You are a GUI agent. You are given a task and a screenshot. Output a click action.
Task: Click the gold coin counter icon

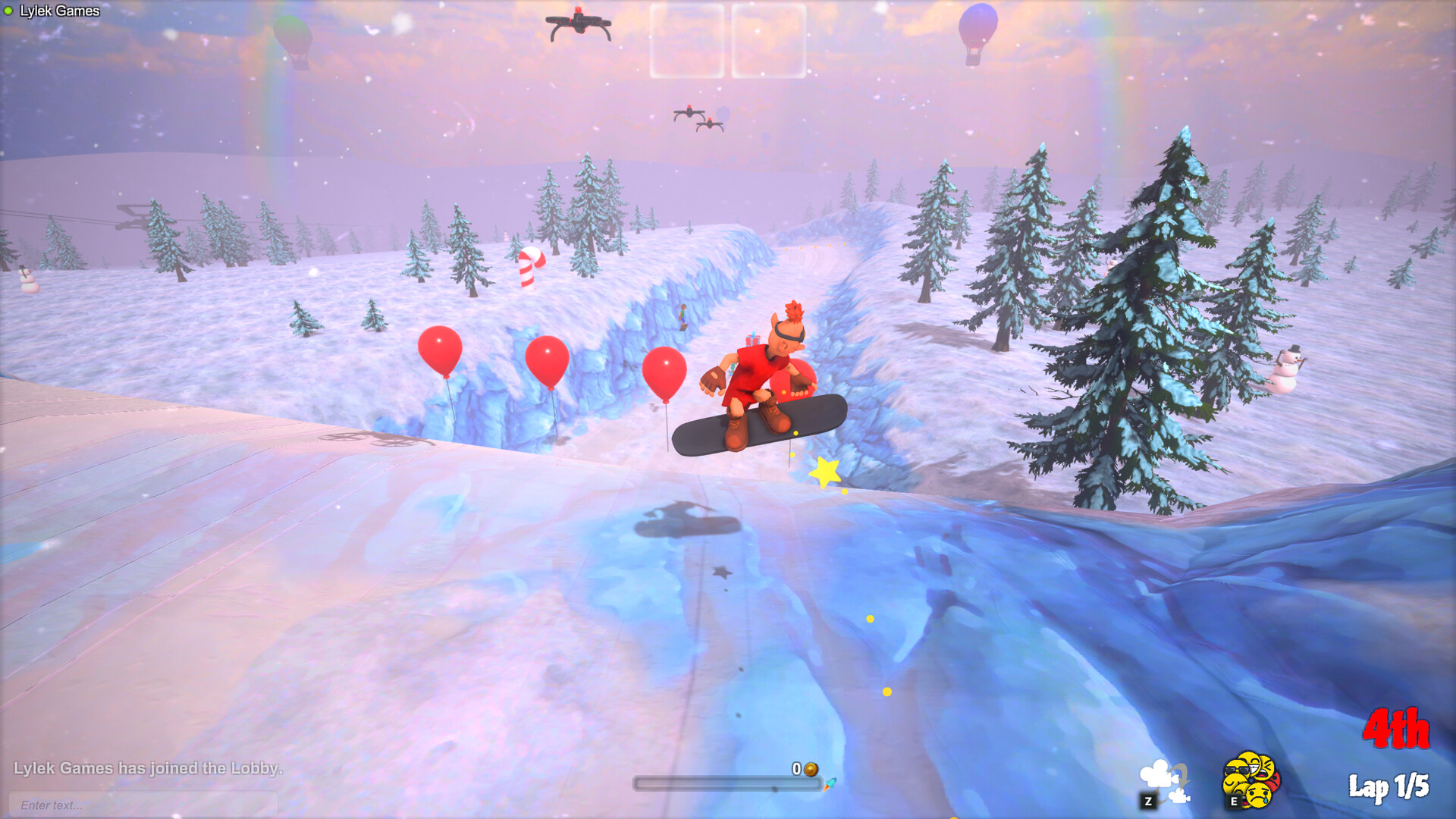click(809, 769)
